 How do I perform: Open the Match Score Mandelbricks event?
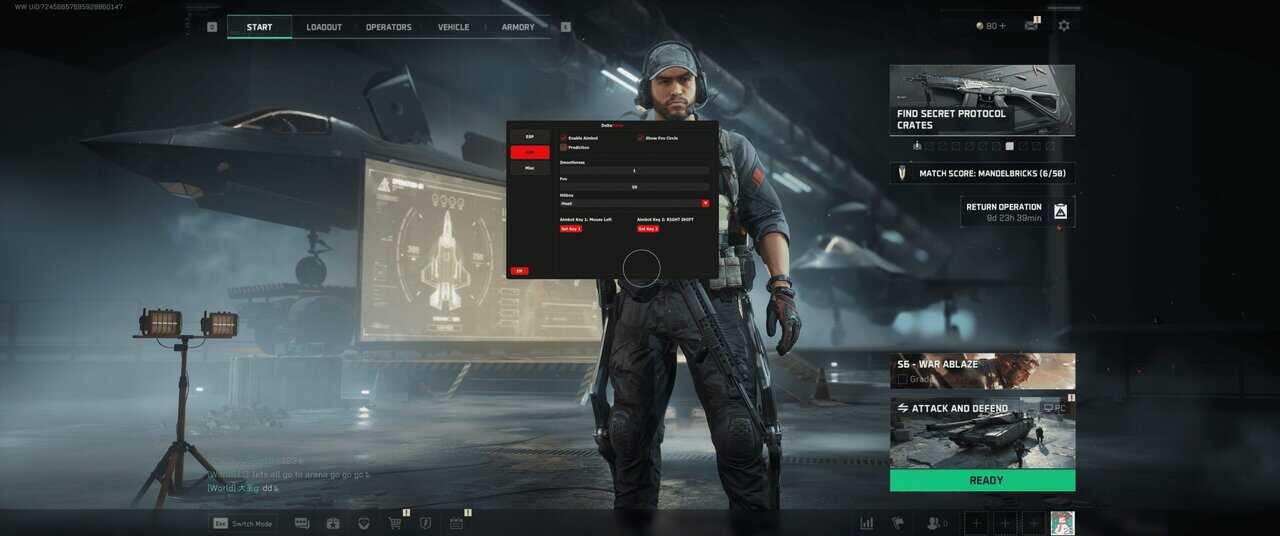[x=982, y=173]
